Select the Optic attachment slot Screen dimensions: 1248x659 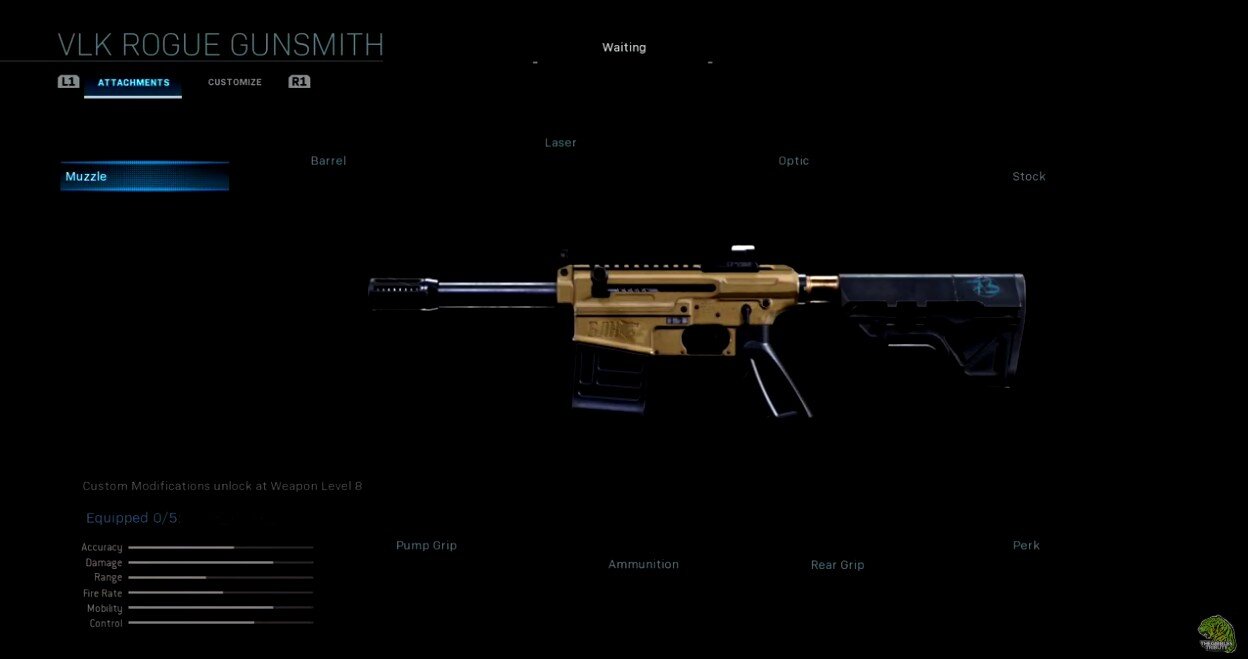pyautogui.click(x=793, y=161)
